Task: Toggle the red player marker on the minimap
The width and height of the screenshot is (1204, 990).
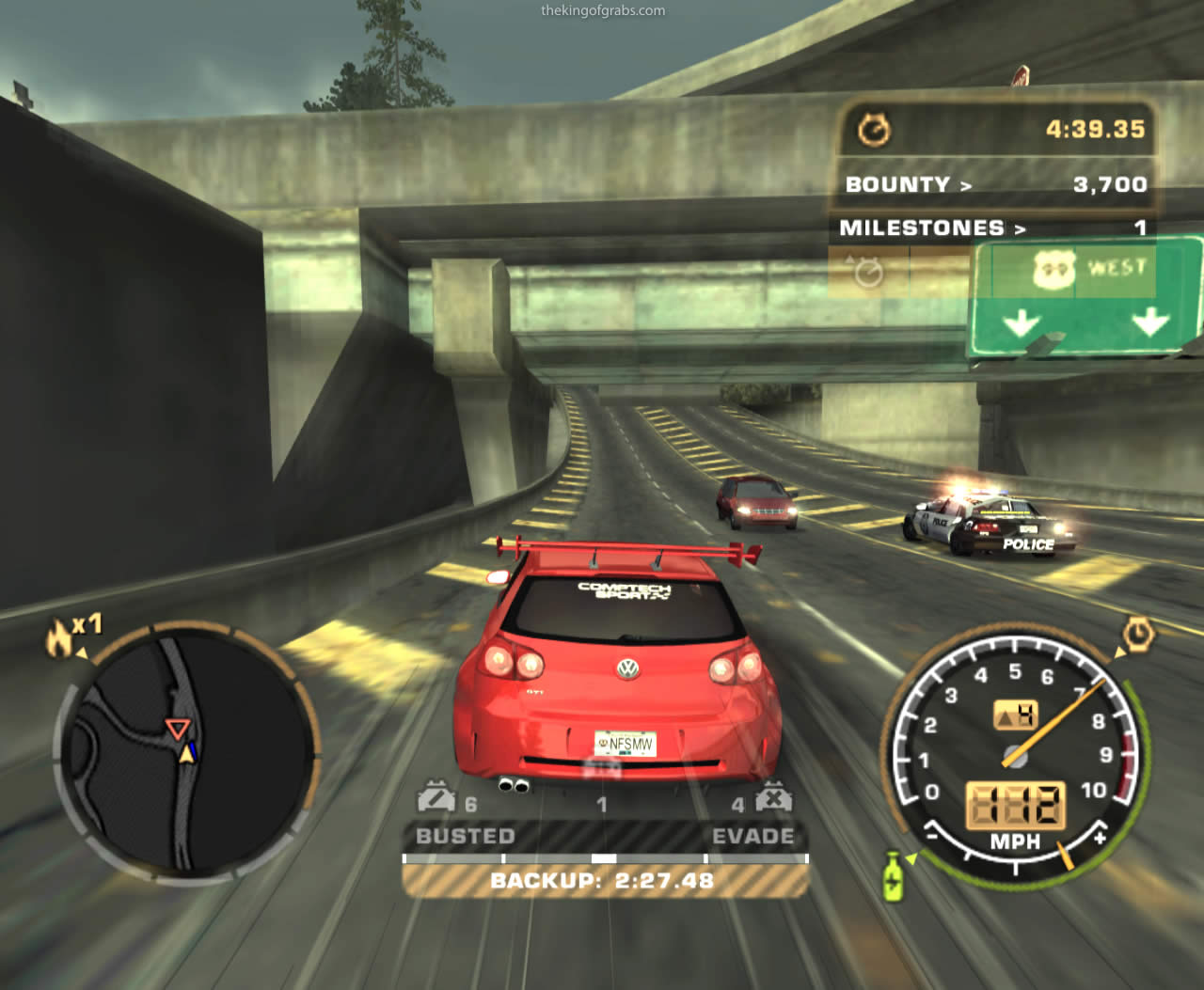Action: pyautogui.click(x=176, y=727)
